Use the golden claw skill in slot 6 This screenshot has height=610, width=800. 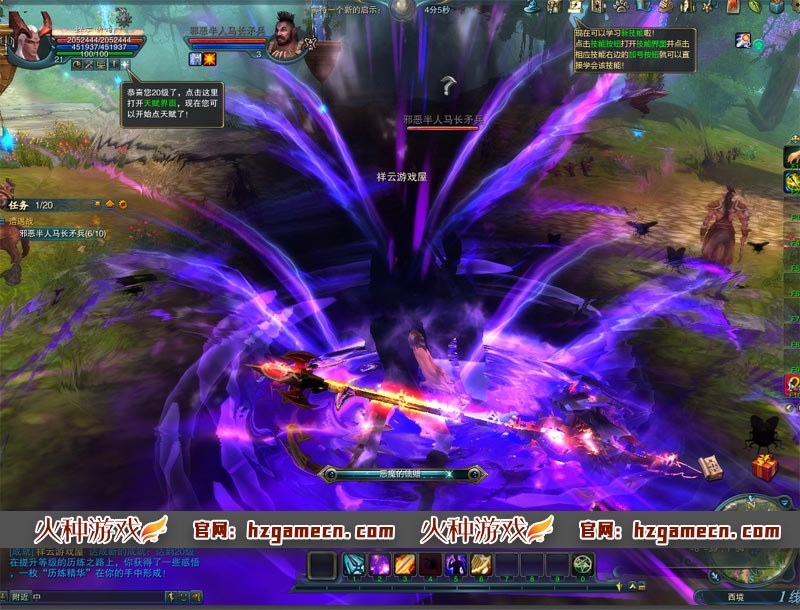481,565
